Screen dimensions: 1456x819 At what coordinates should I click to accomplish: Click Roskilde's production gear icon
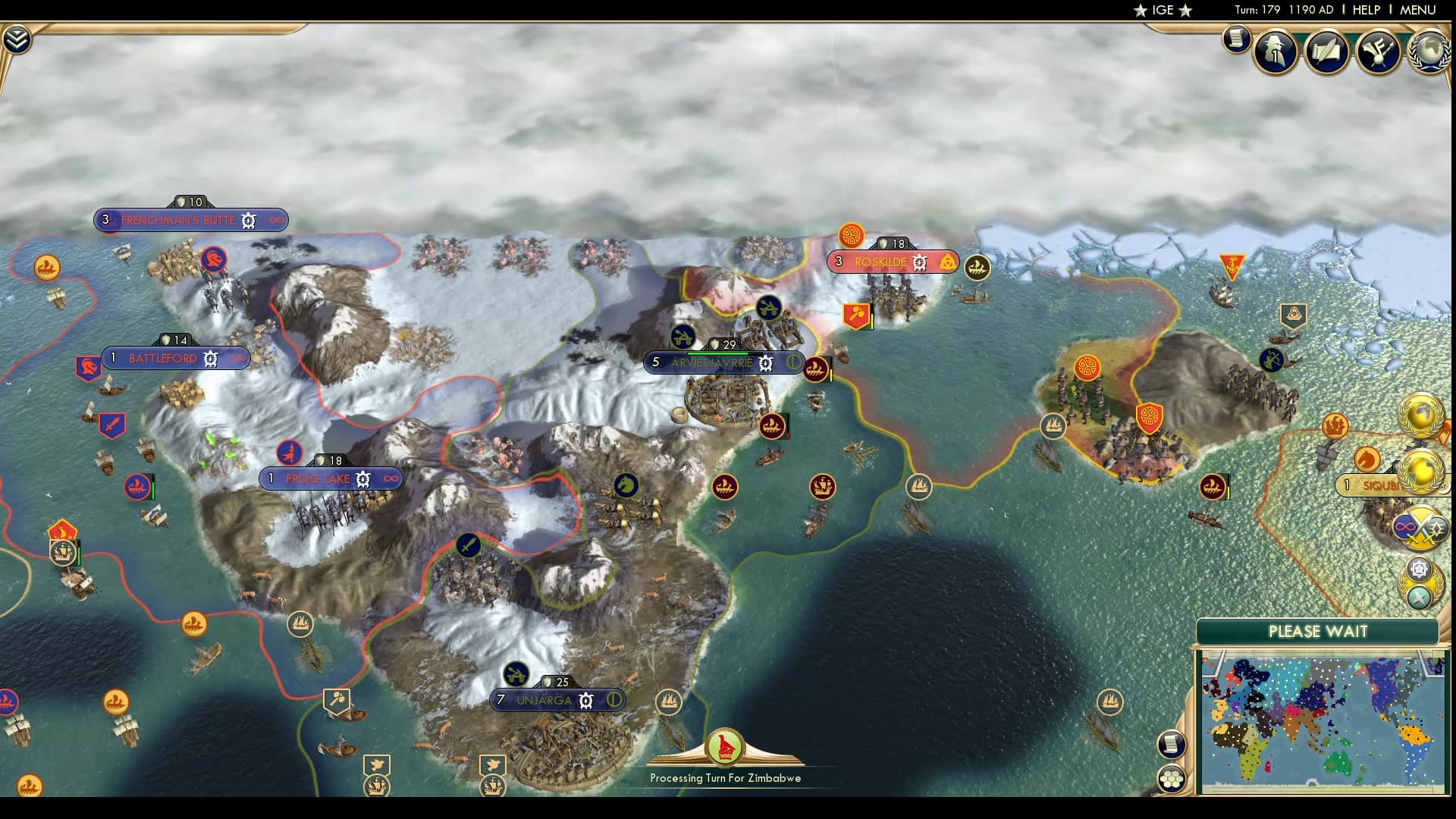919,261
